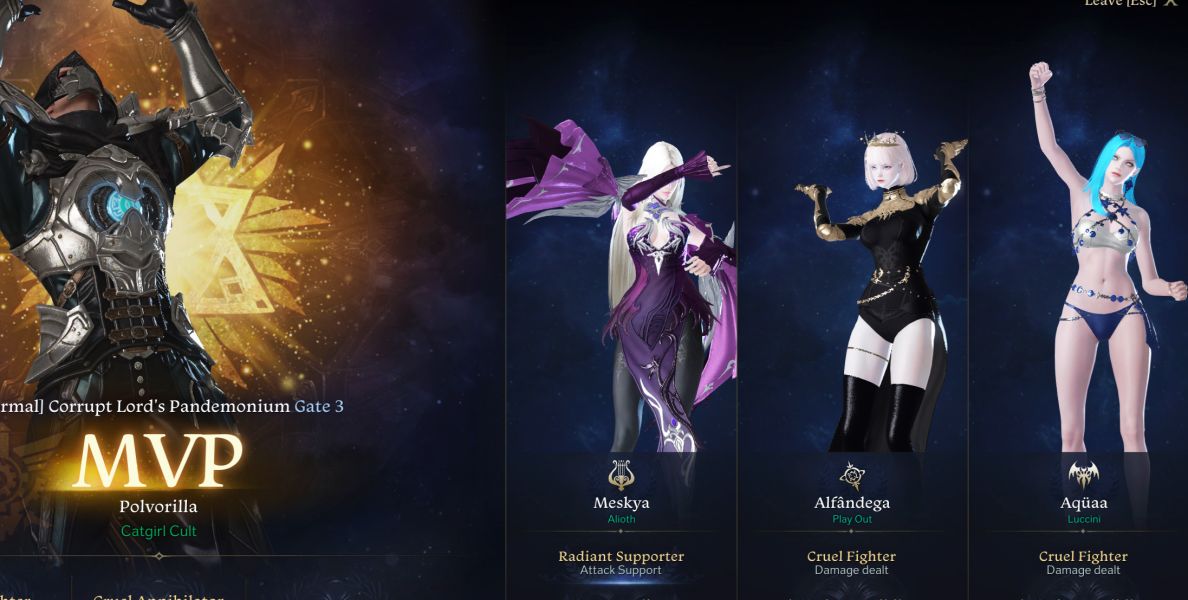Click Meskya's harp class icon
This screenshot has width=1188, height=600.
click(x=621, y=474)
